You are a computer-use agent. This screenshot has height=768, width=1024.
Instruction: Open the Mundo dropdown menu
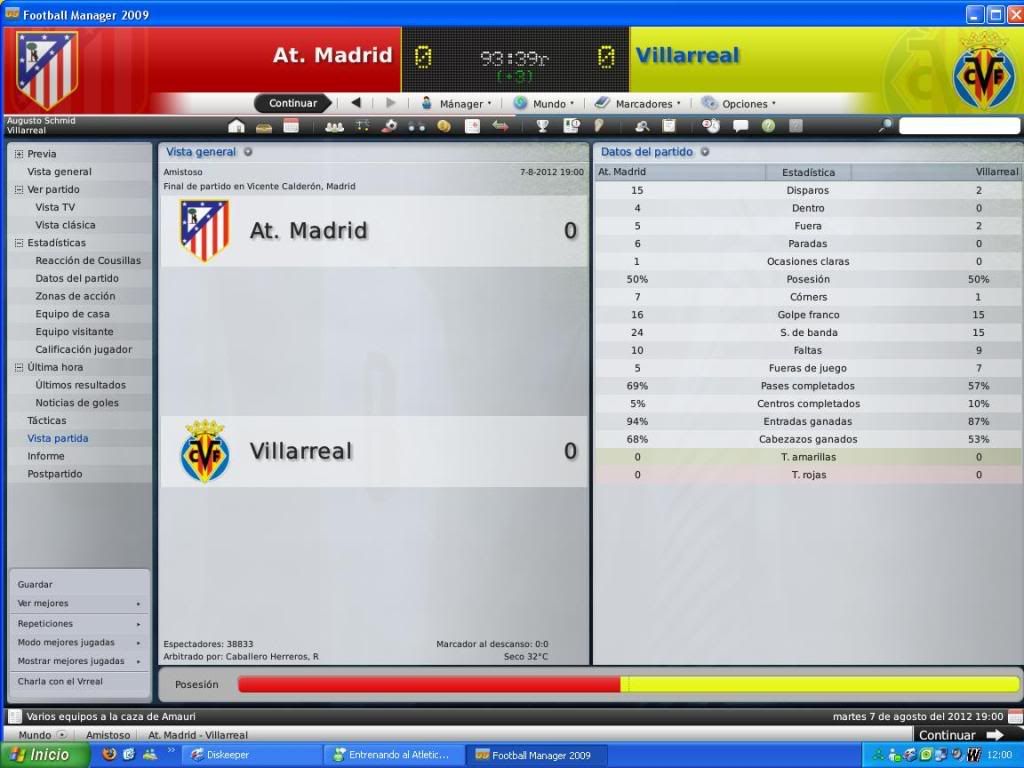tap(544, 103)
